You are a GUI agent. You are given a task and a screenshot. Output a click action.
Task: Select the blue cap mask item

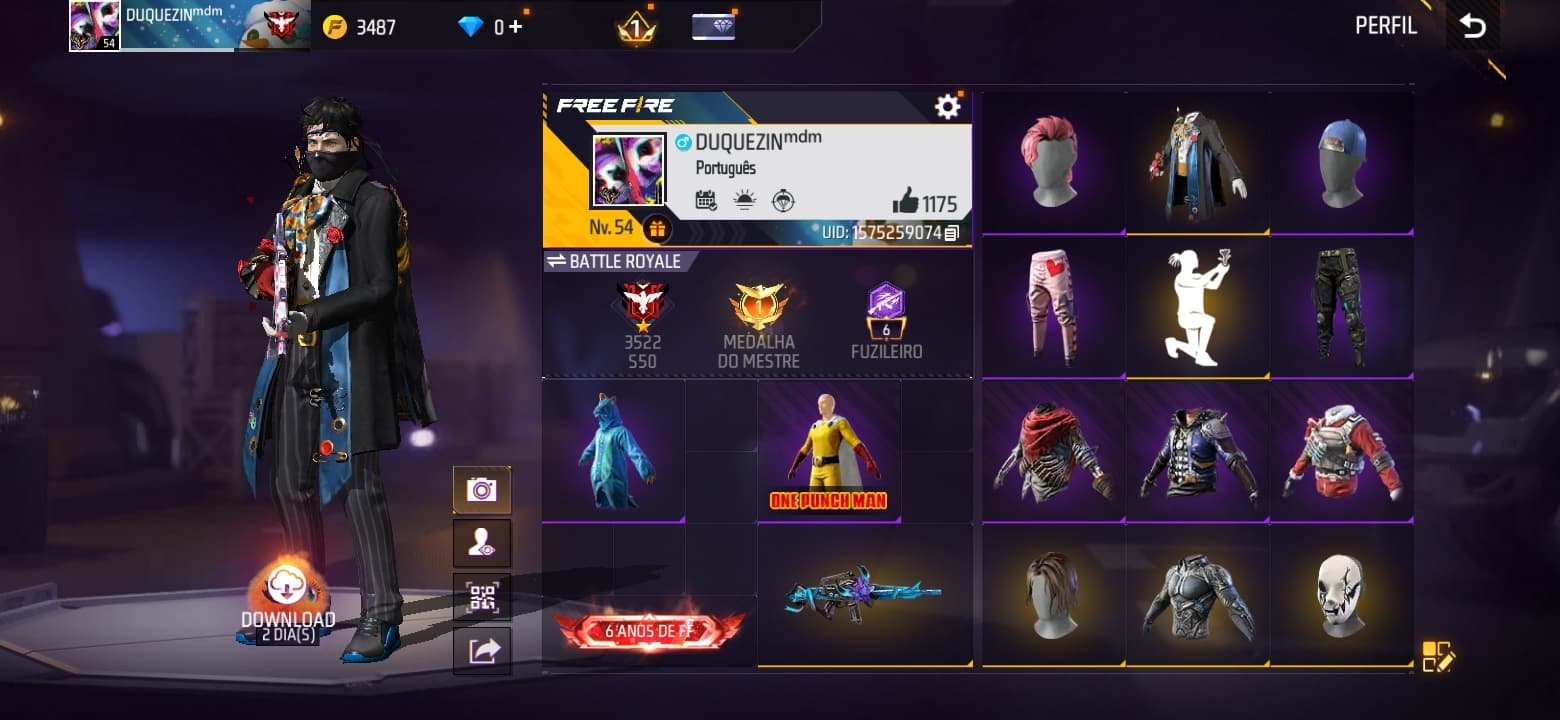1340,163
